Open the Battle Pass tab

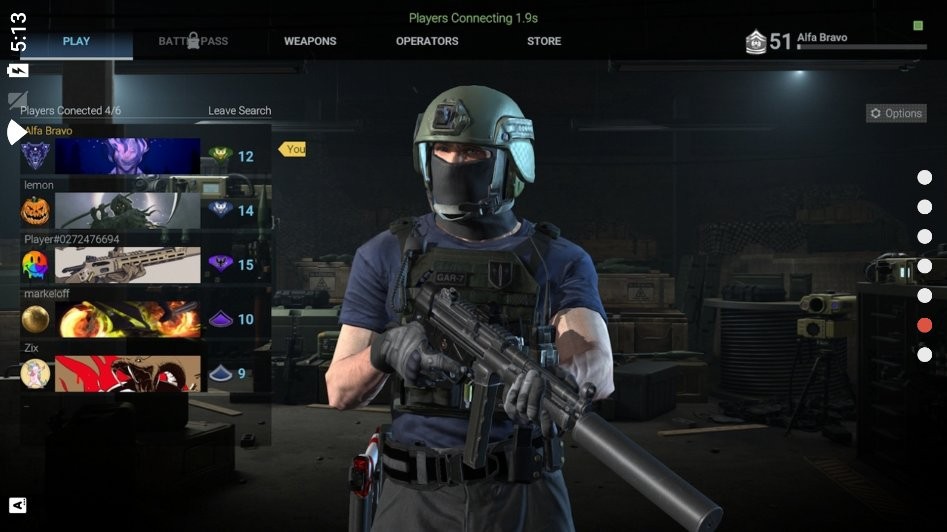pyautogui.click(x=193, y=41)
